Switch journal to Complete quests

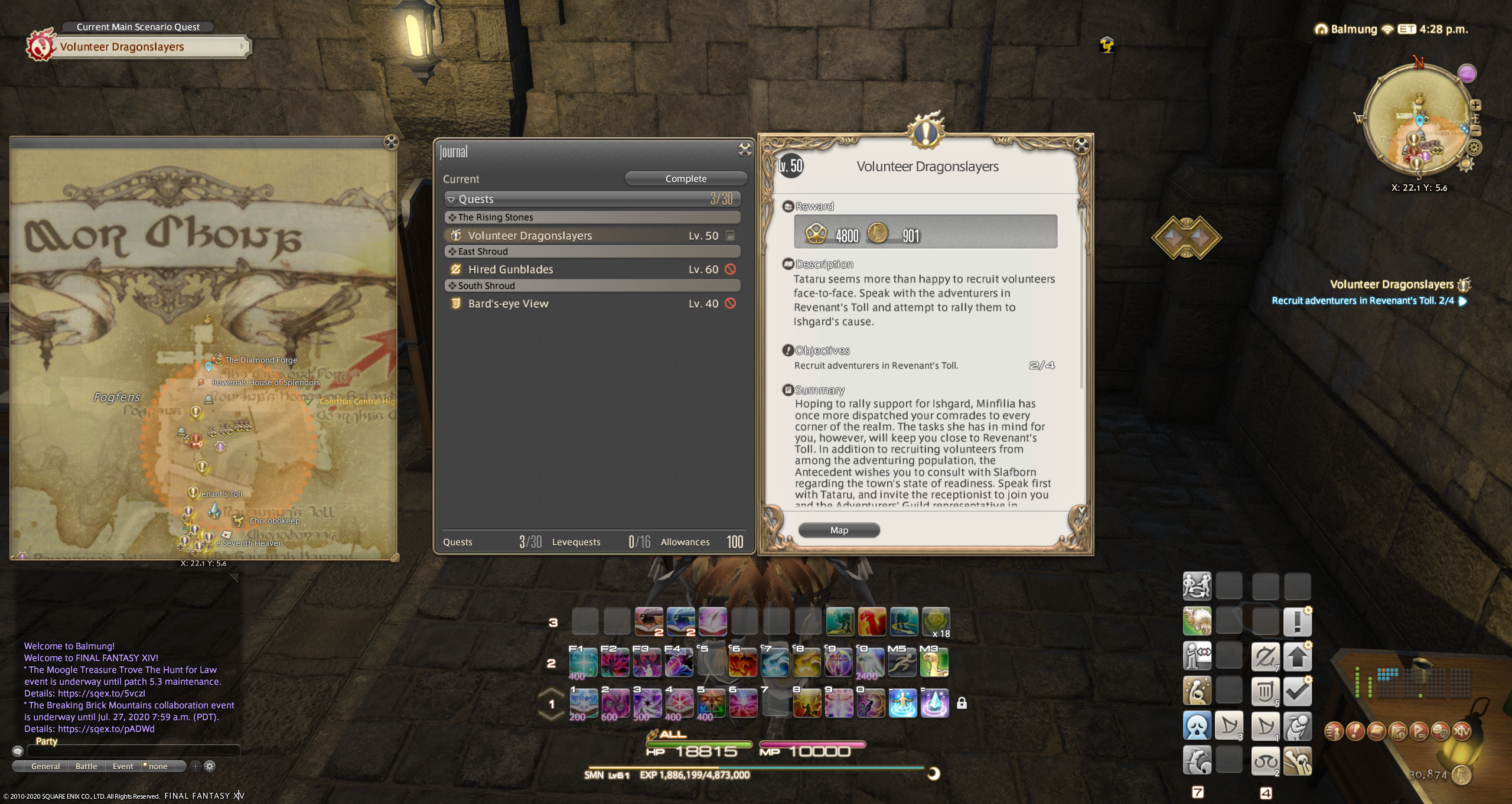point(685,178)
